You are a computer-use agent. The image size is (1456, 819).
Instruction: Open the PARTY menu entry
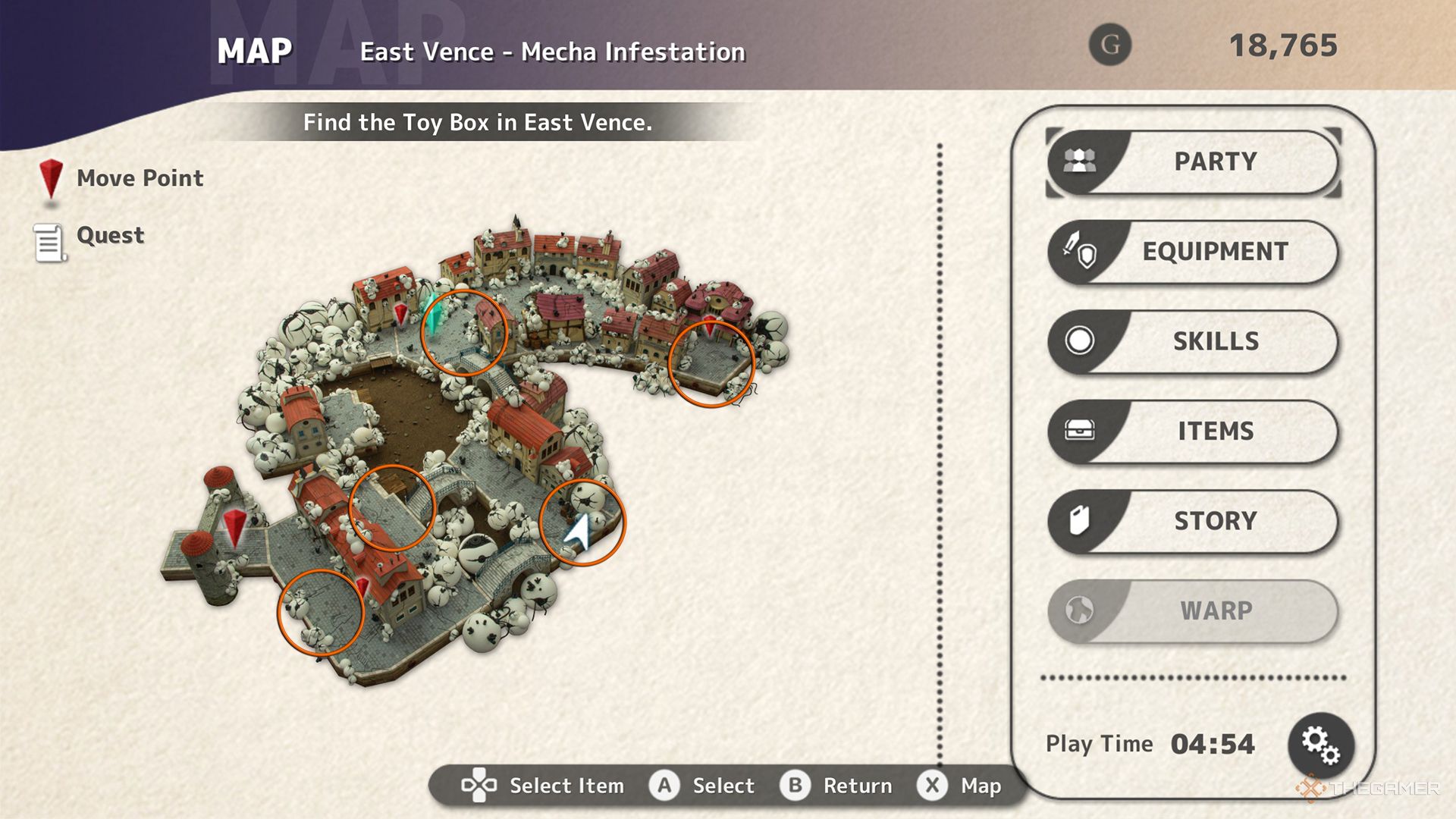click(1213, 162)
